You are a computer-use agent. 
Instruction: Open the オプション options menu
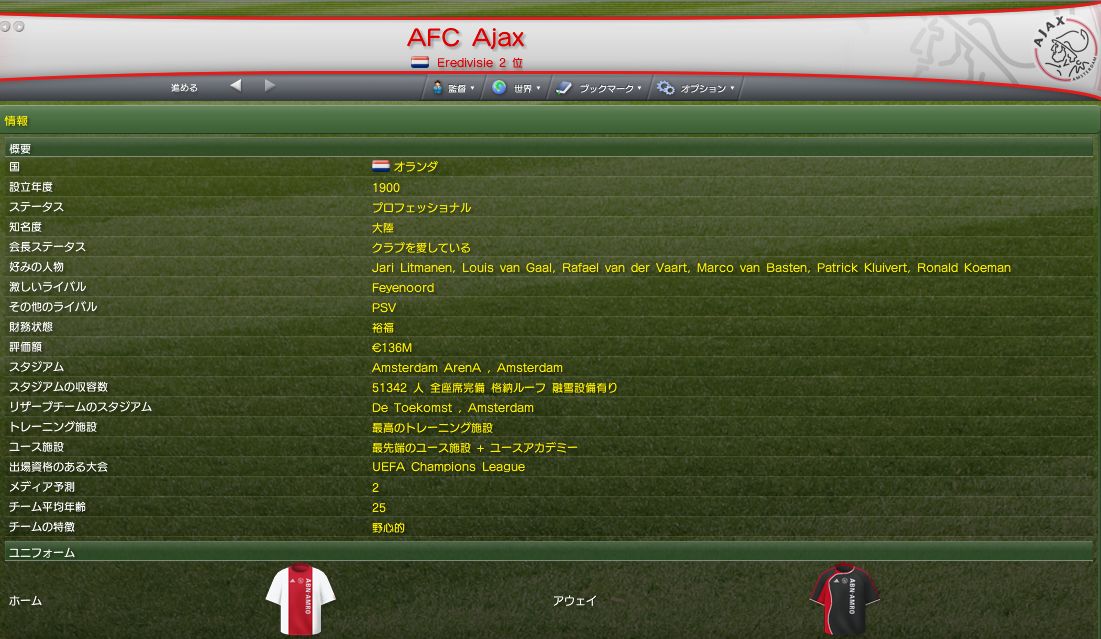click(696, 88)
